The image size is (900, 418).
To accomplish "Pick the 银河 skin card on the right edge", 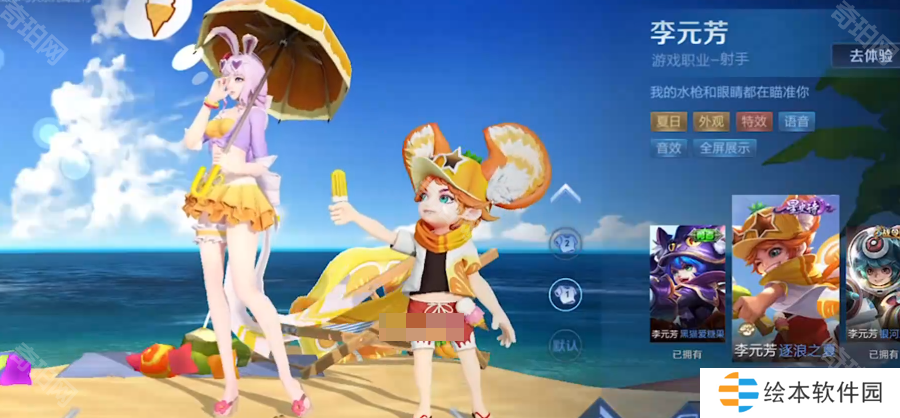I will coord(872,285).
